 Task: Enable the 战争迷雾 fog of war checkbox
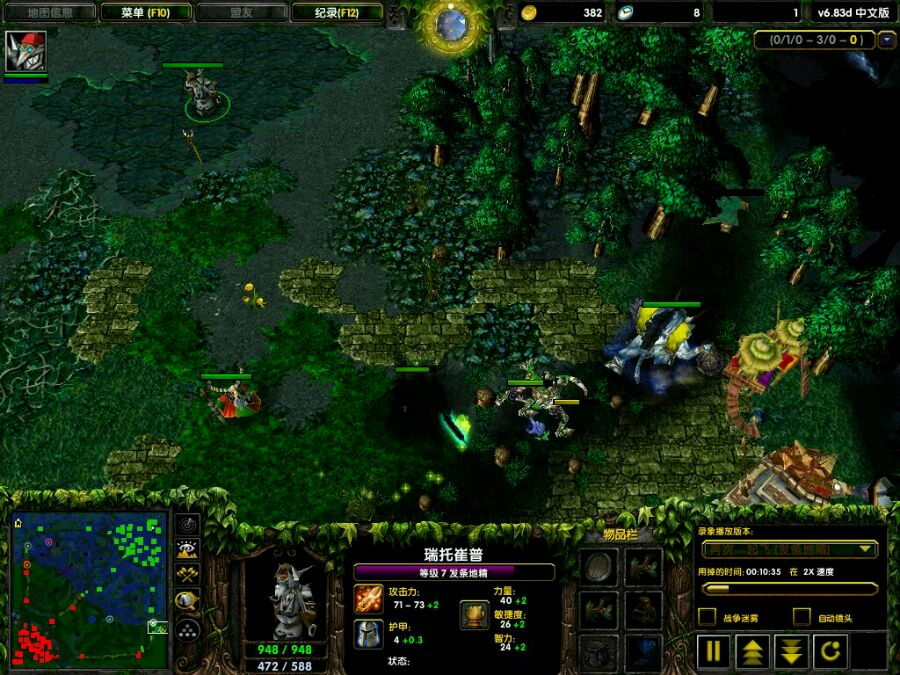coord(707,617)
